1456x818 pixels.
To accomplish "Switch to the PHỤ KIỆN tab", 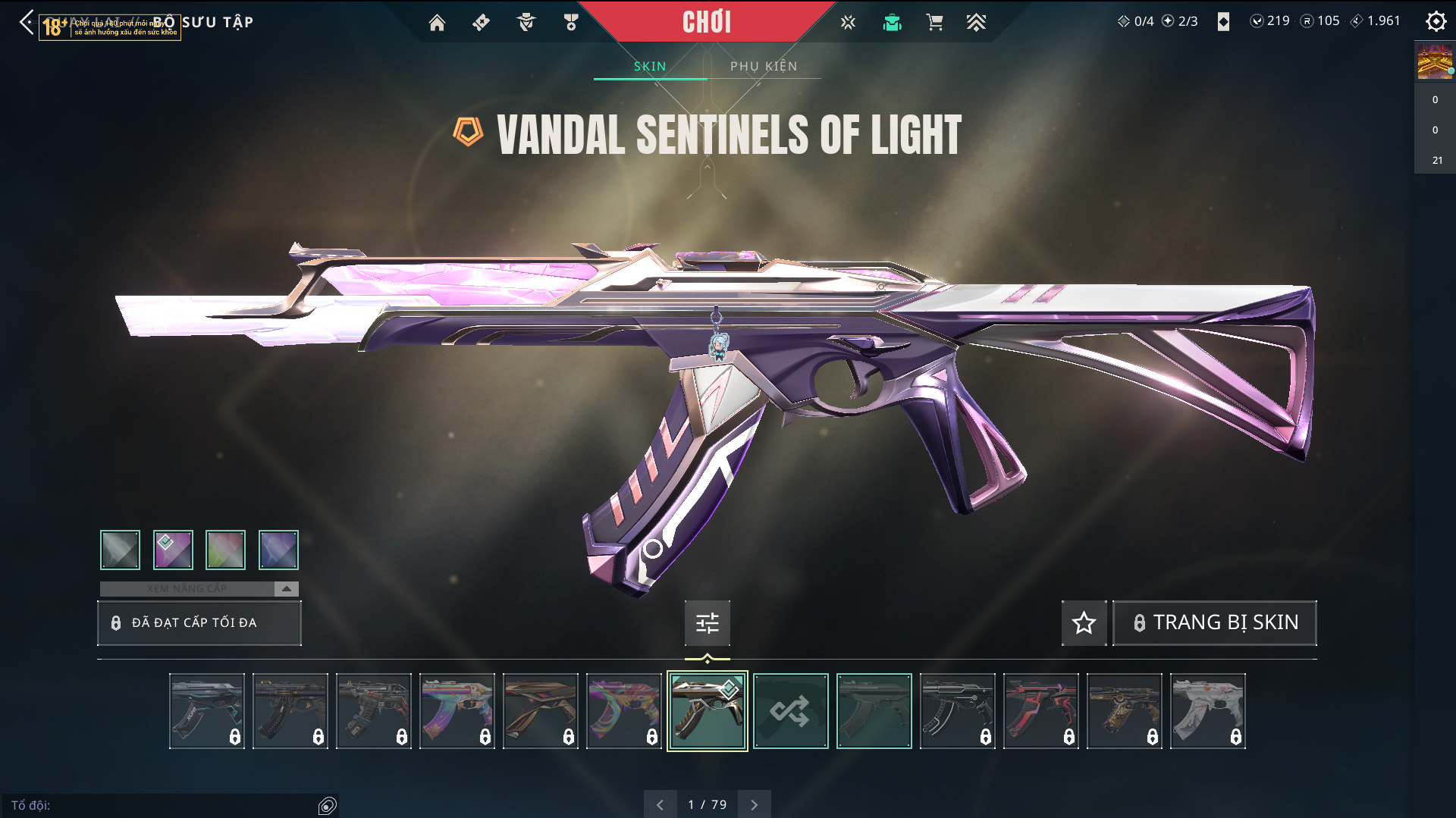I will coord(764,66).
